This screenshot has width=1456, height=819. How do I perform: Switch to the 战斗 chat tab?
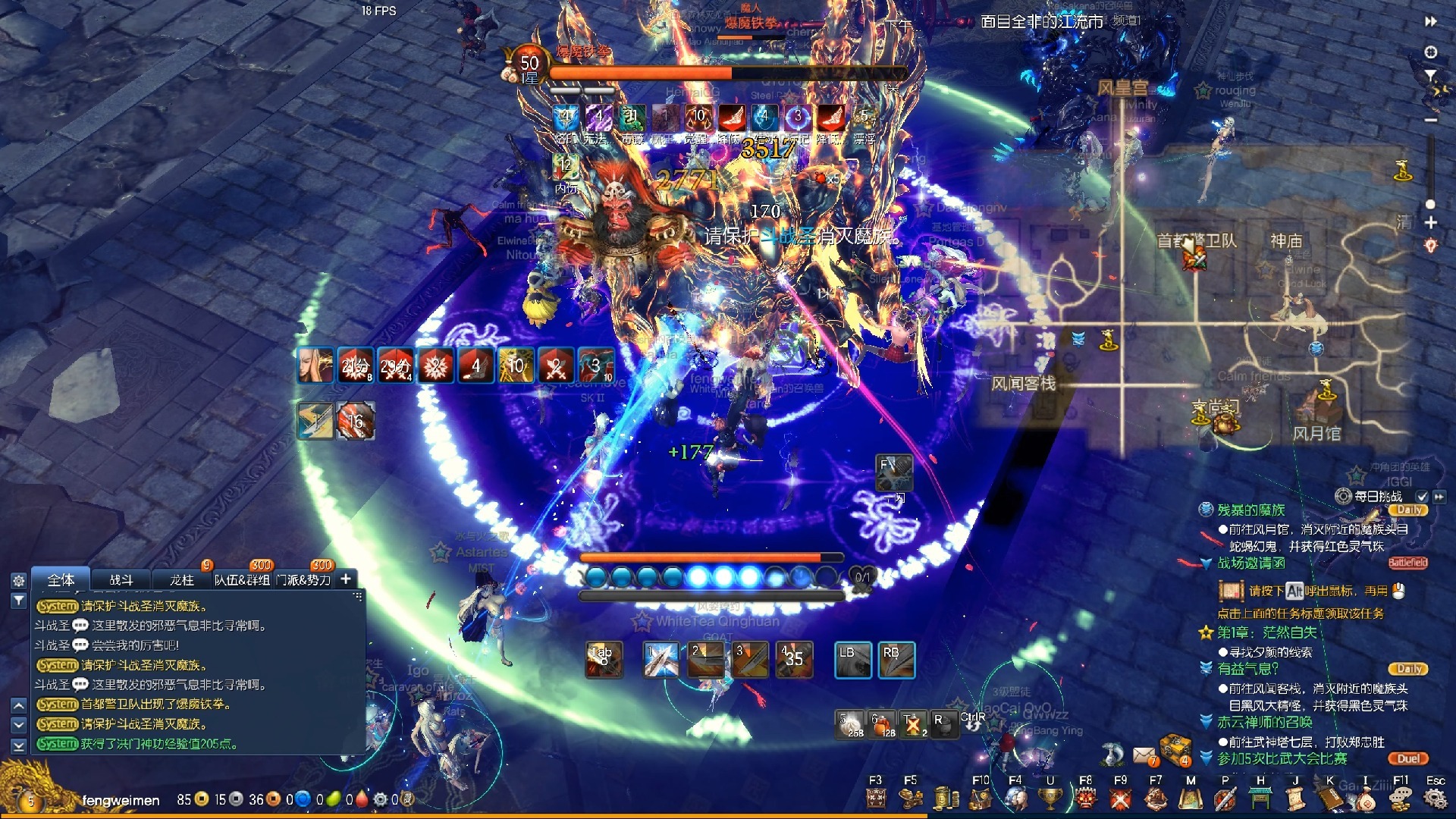121,580
